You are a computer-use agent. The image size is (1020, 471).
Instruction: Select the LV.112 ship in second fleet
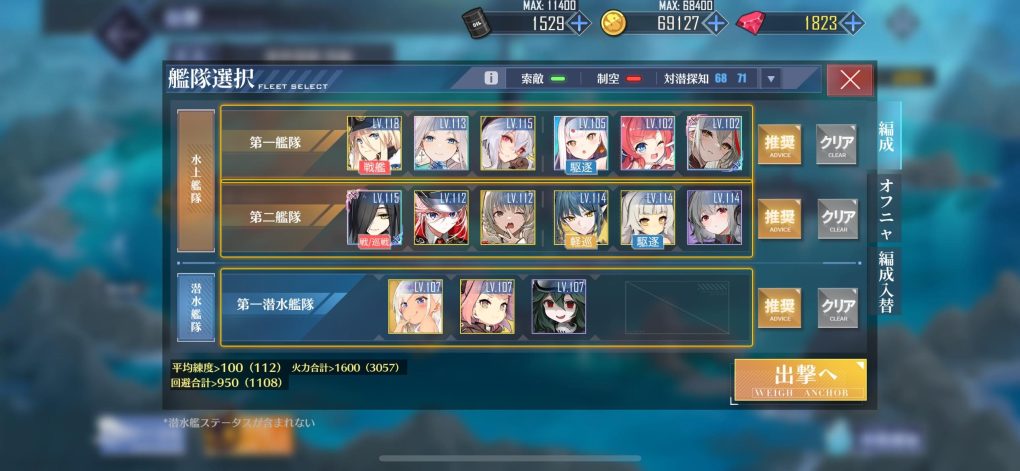pyautogui.click(x=441, y=218)
